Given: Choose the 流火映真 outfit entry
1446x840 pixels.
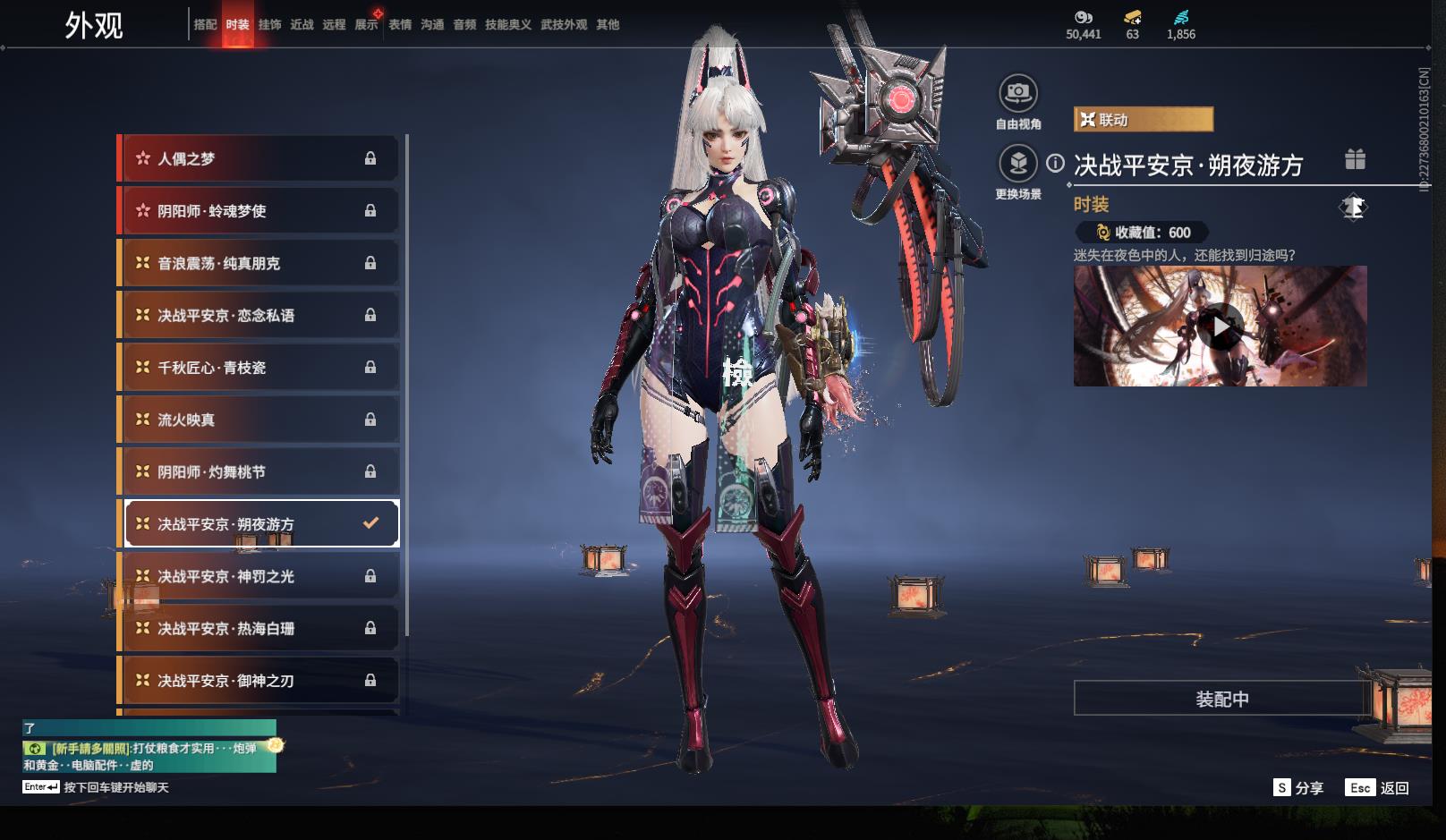Looking at the screenshot, I should click(258, 420).
